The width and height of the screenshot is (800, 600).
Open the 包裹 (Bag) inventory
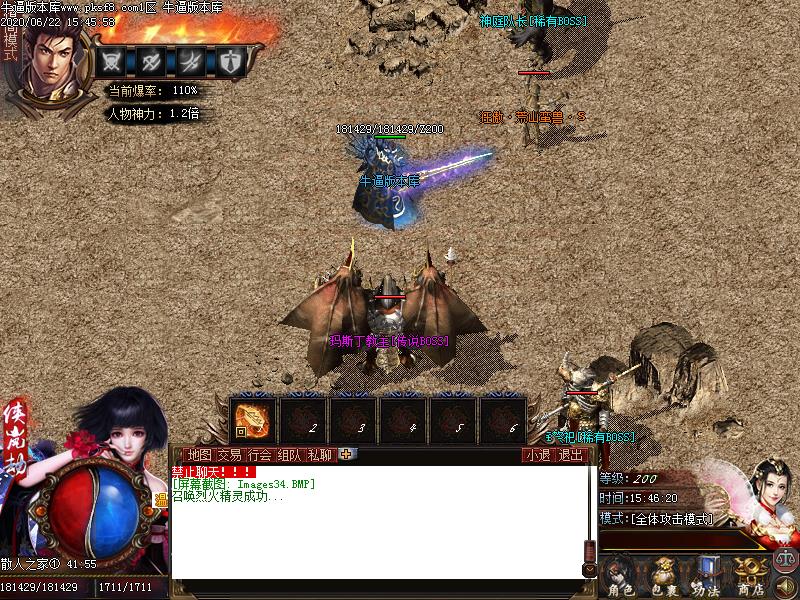[x=663, y=577]
